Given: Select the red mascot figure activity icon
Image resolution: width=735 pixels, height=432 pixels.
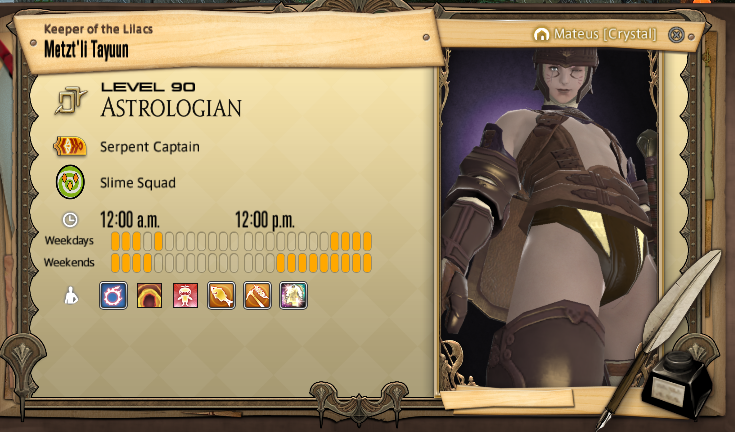Looking at the screenshot, I should click(x=185, y=295).
